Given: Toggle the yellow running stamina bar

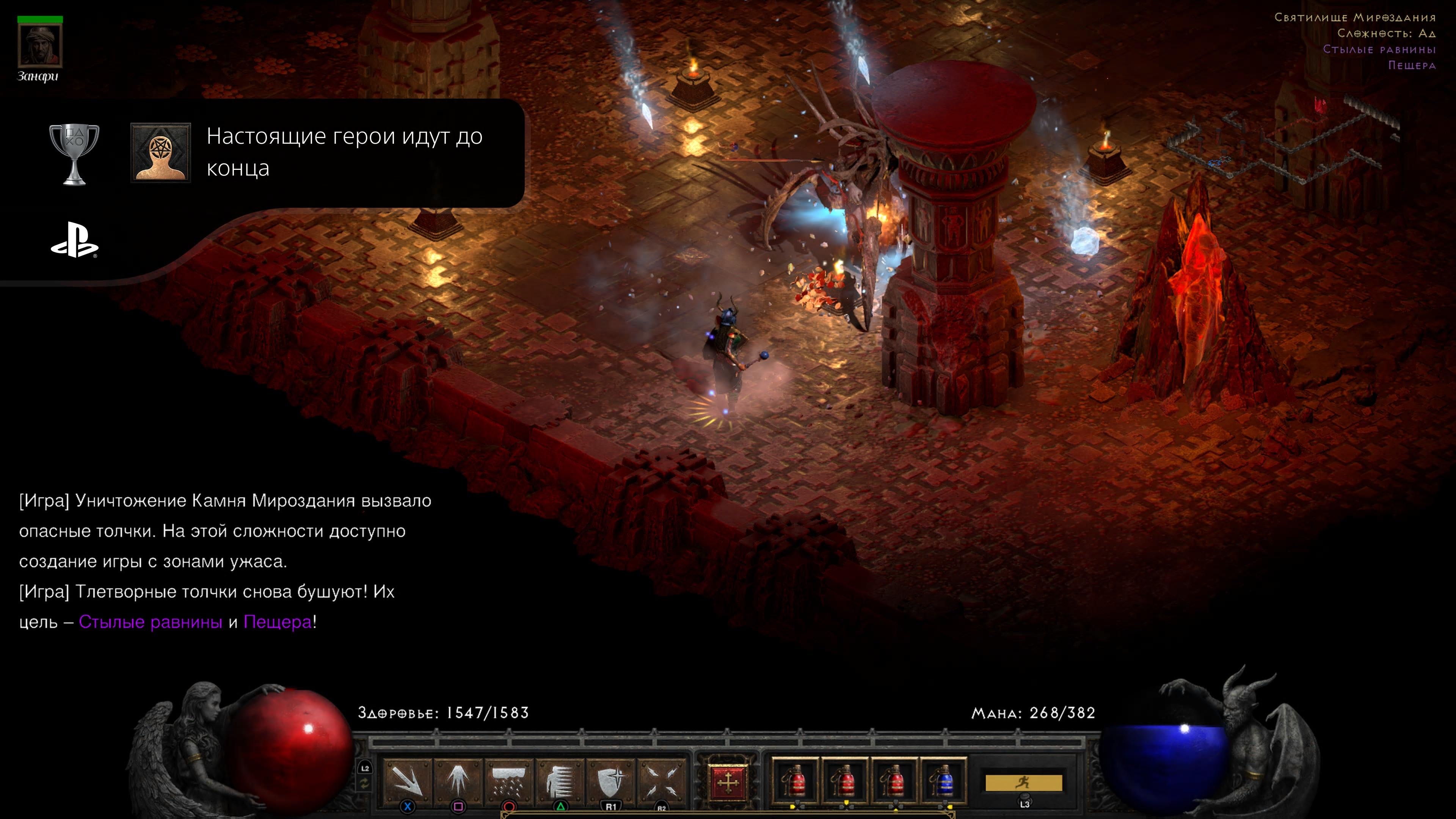Looking at the screenshot, I should click(x=1024, y=783).
